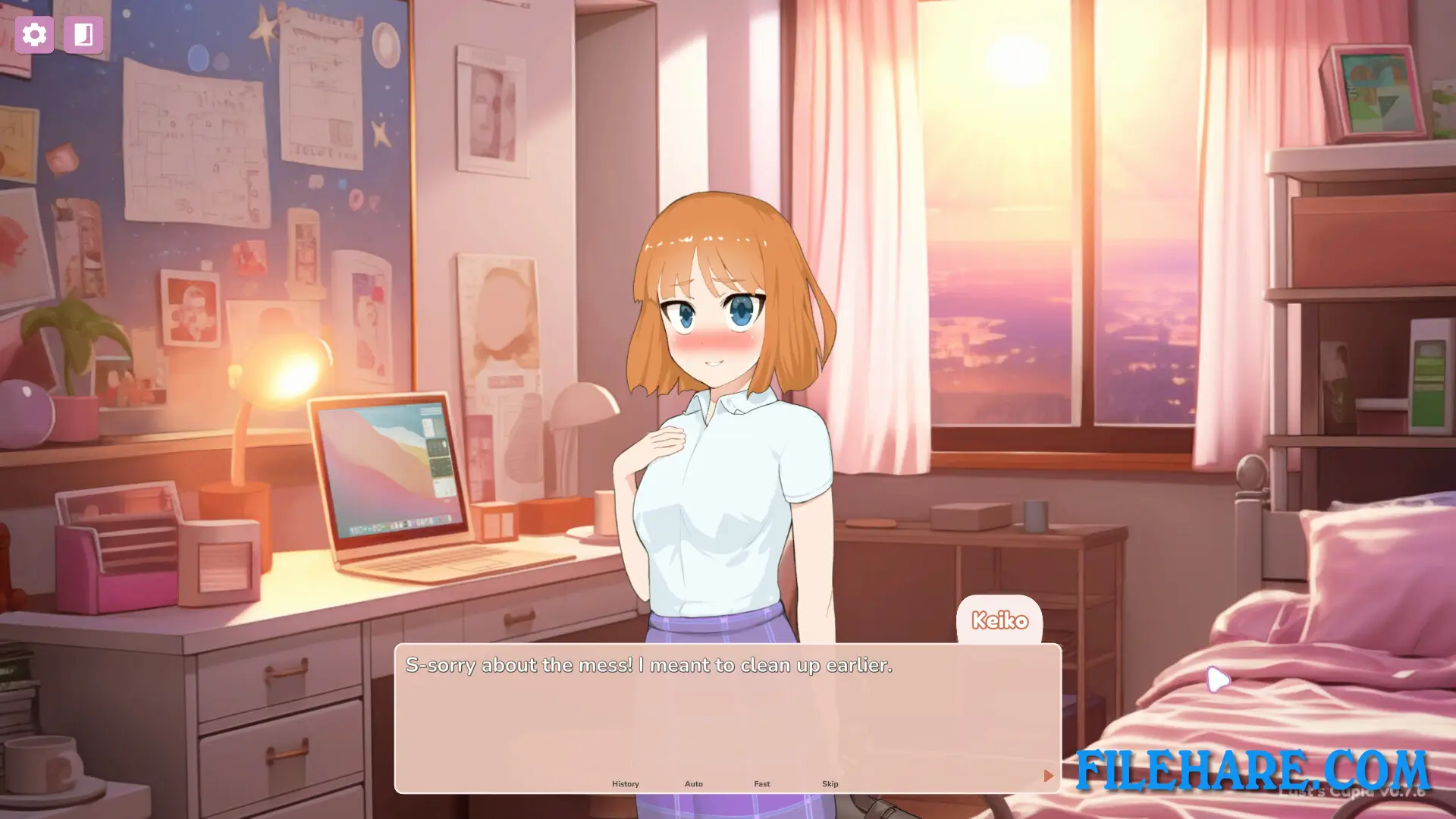Open the History log of past dialogue

click(x=626, y=783)
